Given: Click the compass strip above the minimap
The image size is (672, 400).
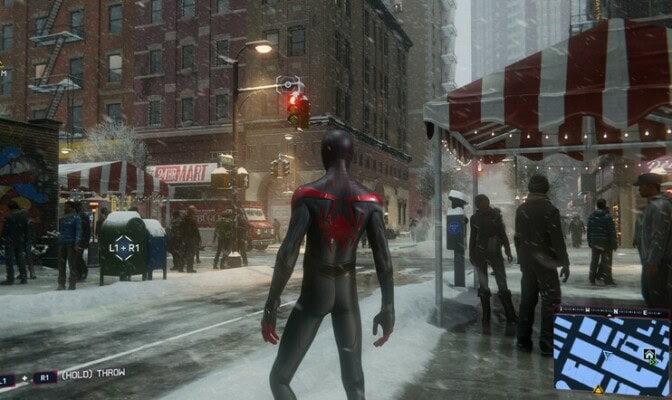Looking at the screenshot, I should 612,311.
